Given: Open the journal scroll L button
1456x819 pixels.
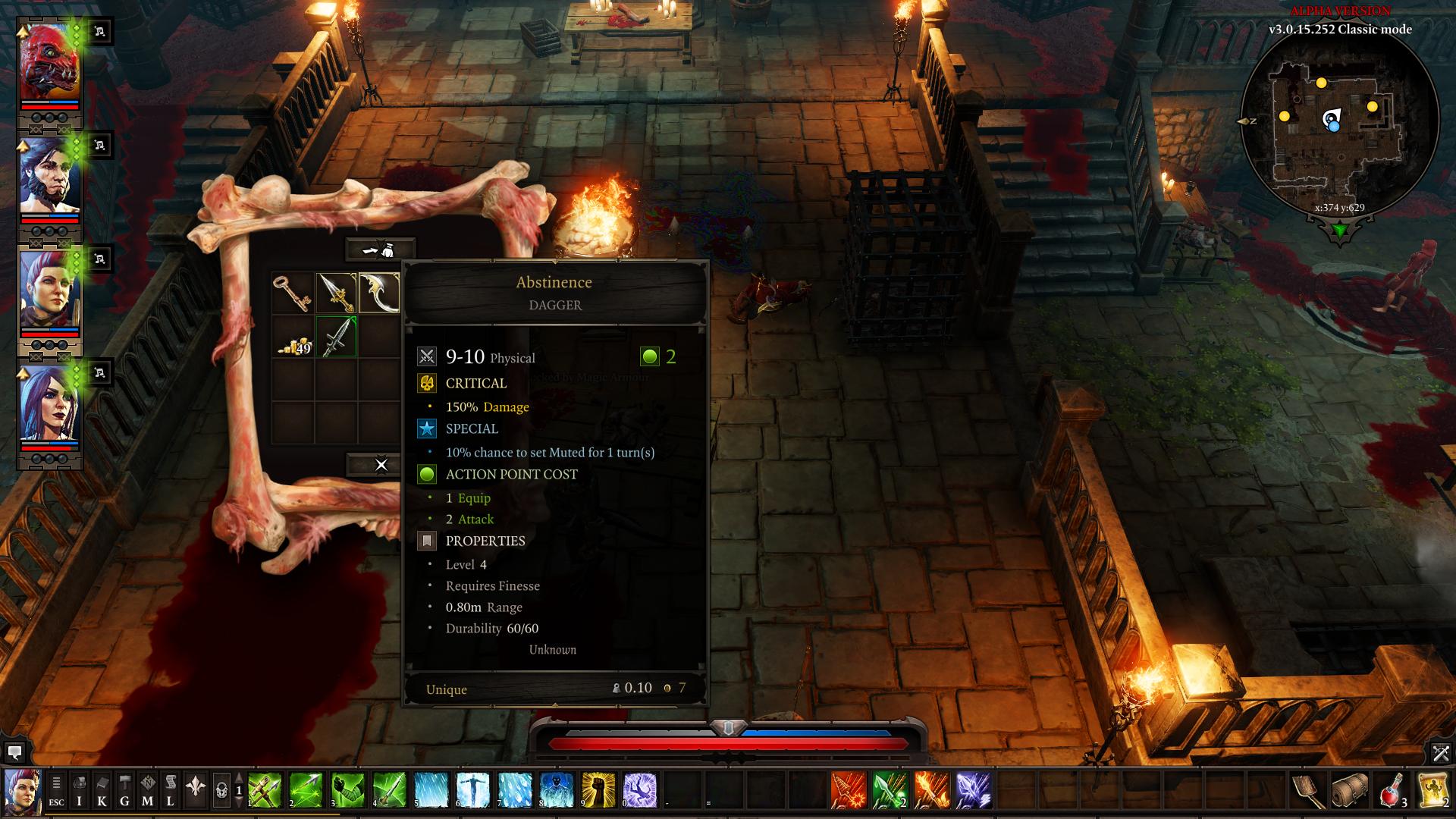Looking at the screenshot, I should (x=170, y=791).
